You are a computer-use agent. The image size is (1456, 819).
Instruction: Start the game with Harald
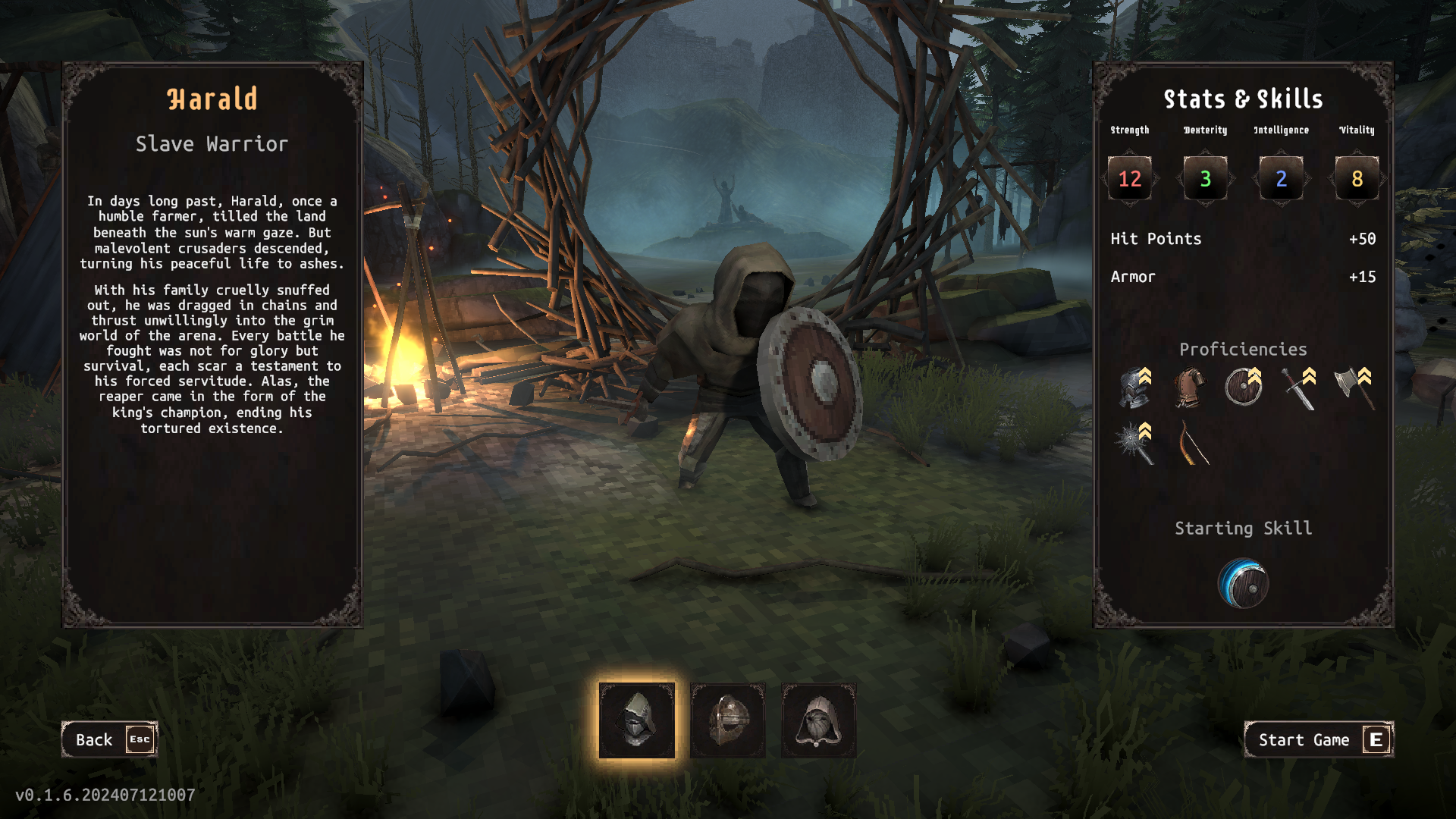tap(1319, 739)
